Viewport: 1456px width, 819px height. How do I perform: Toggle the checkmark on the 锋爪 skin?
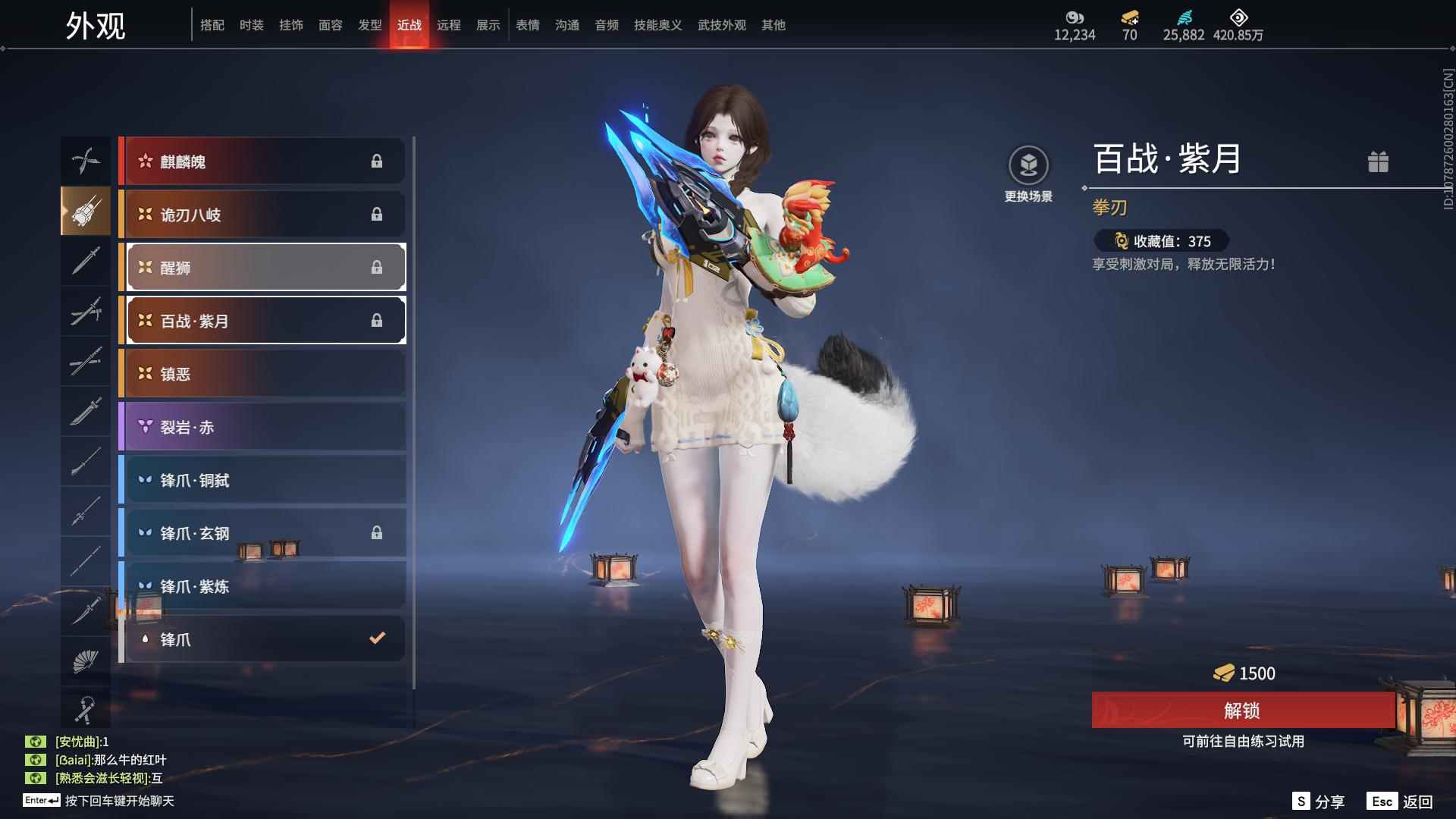(x=377, y=639)
